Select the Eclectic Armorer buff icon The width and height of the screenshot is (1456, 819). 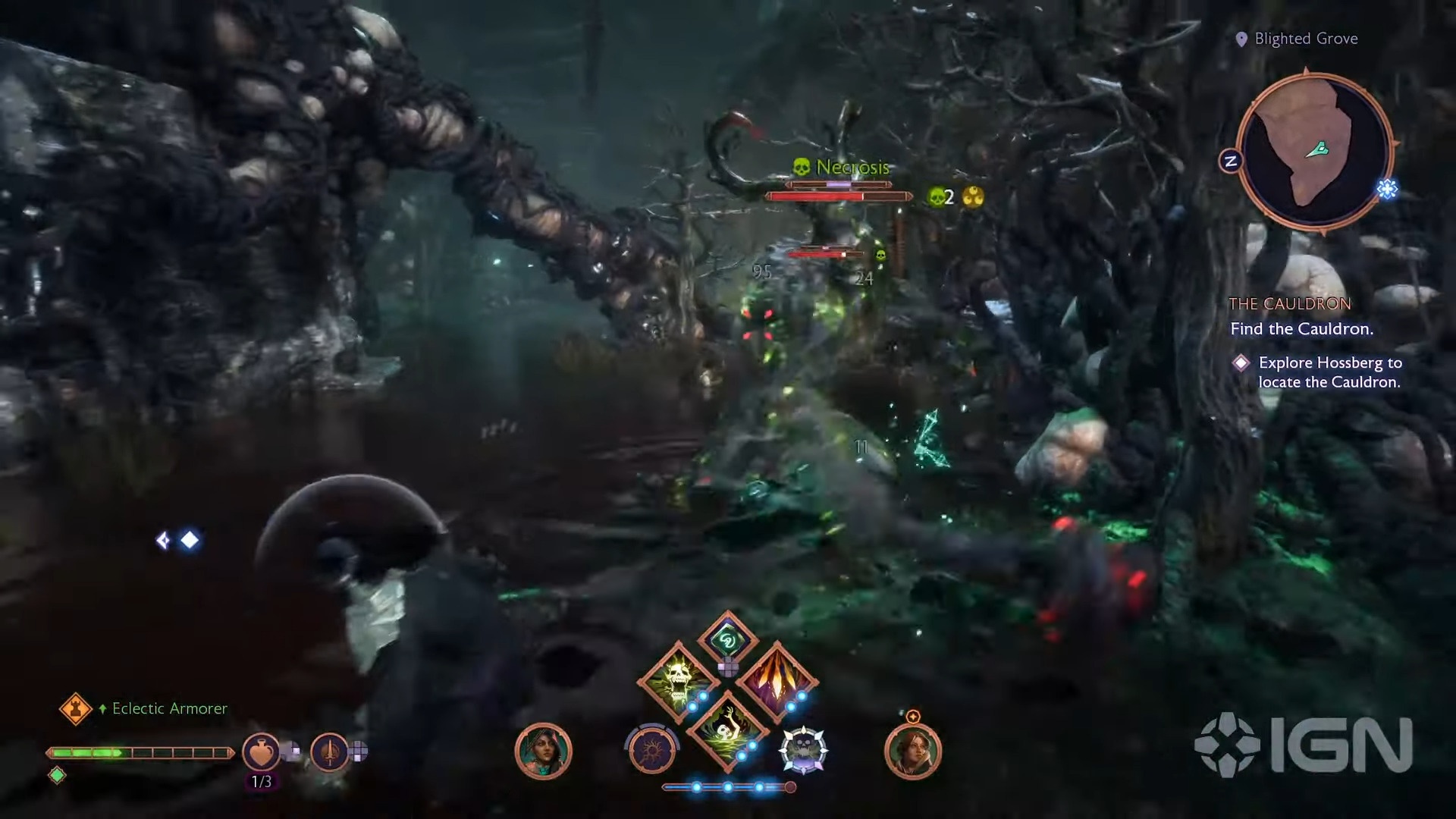(x=75, y=709)
